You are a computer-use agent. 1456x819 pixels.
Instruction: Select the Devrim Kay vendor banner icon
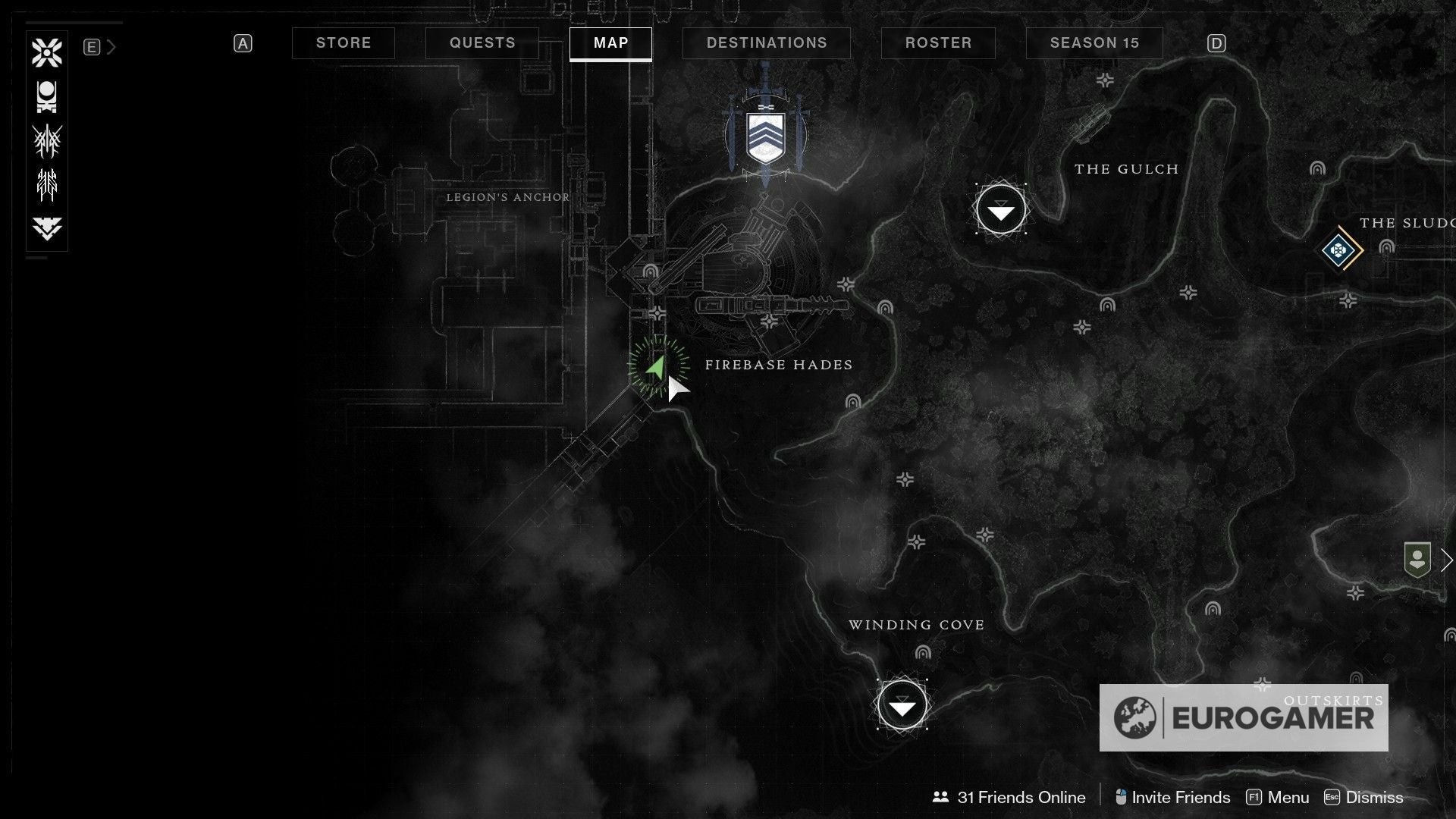(x=766, y=136)
